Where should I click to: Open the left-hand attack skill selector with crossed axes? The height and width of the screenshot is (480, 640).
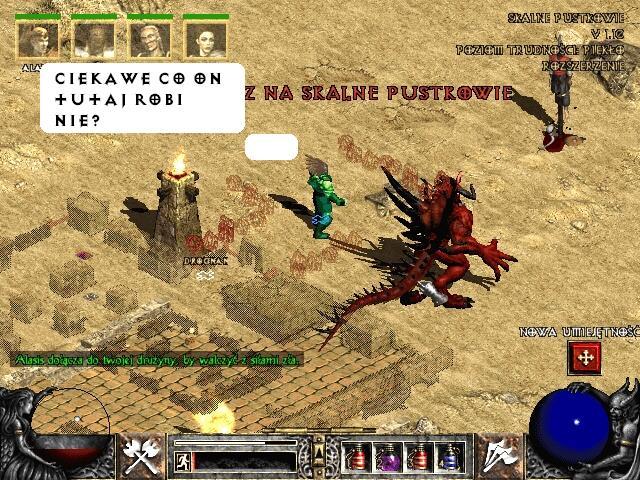click(x=143, y=455)
